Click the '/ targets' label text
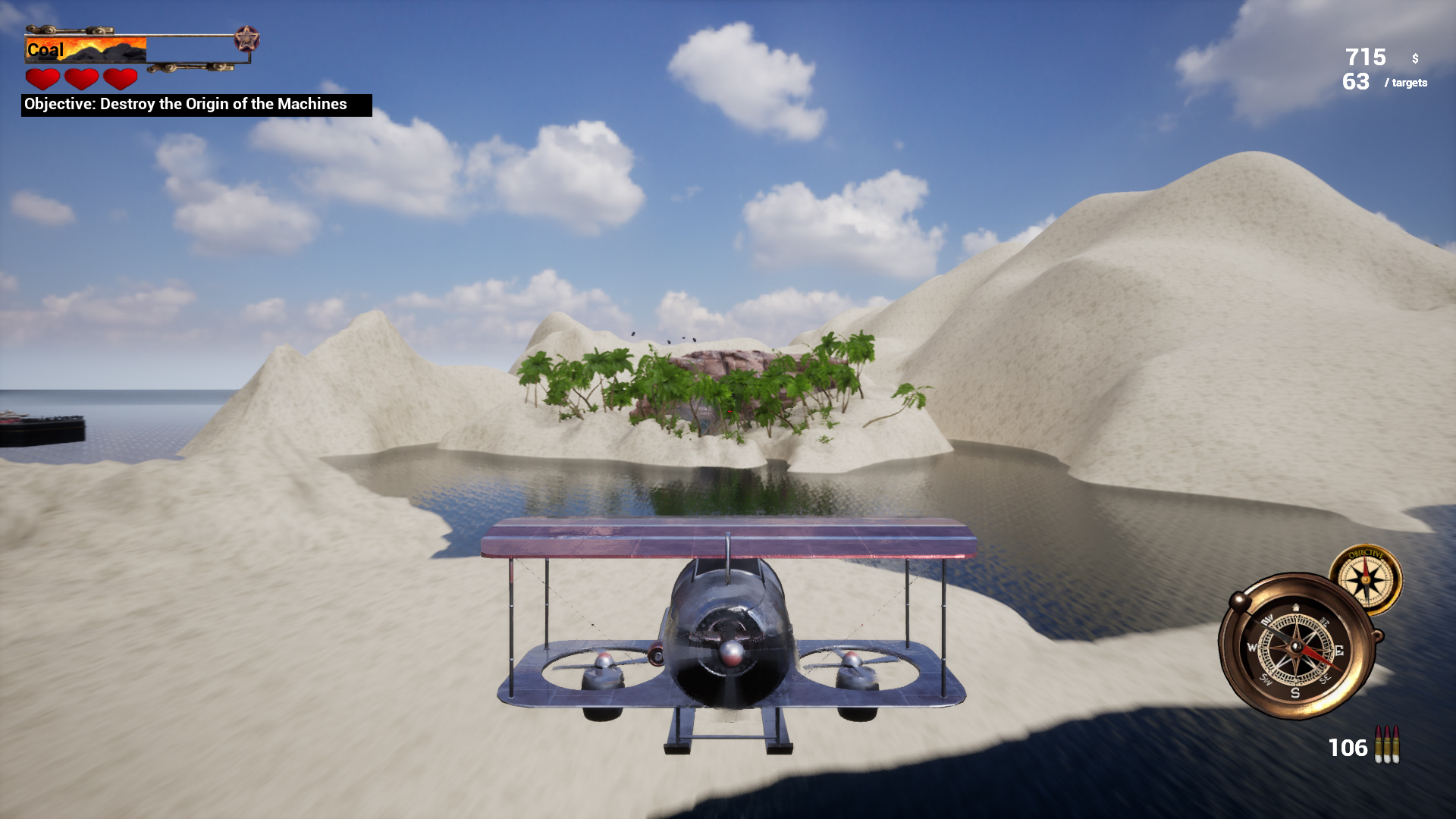 click(x=1407, y=83)
